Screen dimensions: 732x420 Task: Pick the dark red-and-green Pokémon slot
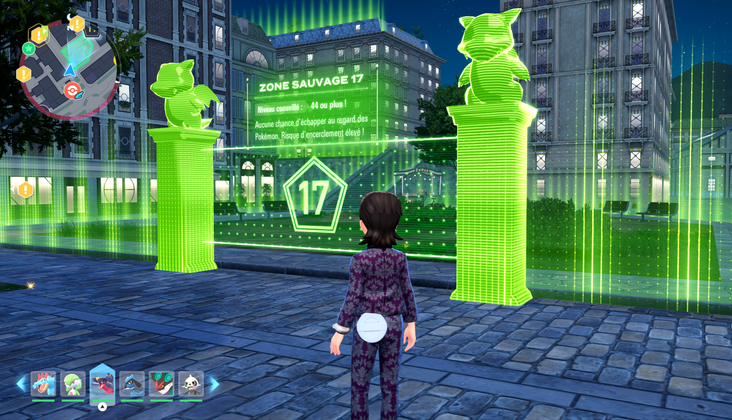161,383
